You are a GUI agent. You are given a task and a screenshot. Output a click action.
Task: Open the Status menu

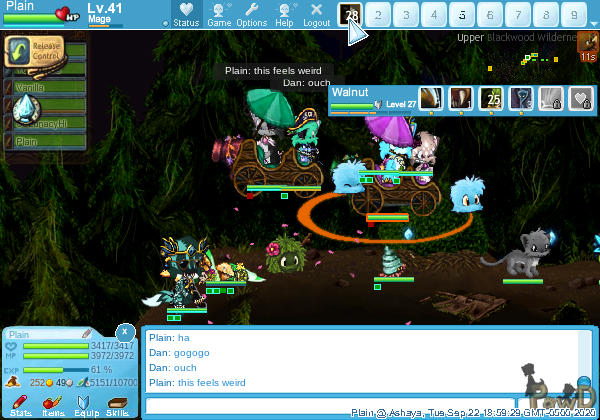185,14
